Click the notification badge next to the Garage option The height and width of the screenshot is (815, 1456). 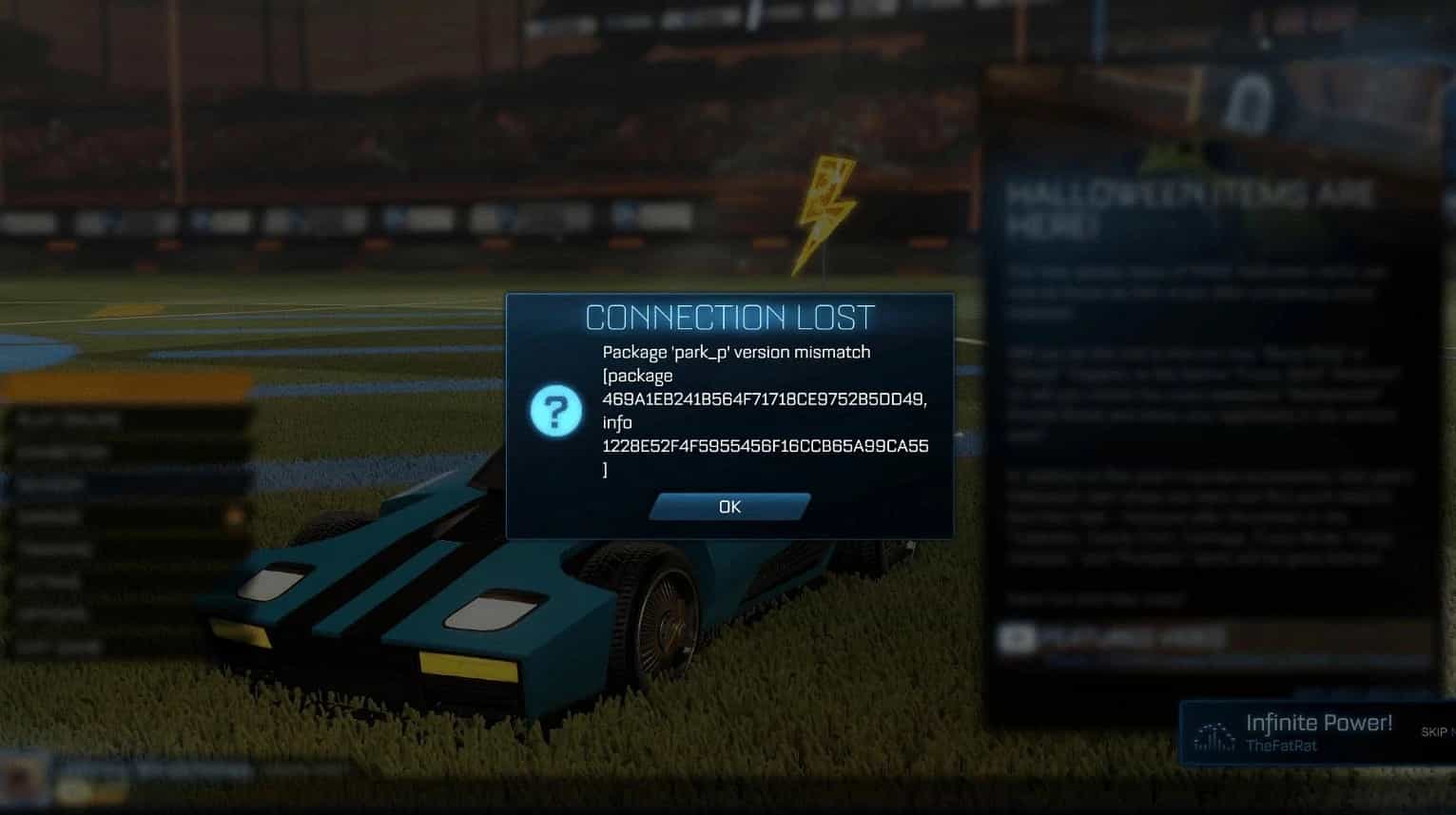233,514
